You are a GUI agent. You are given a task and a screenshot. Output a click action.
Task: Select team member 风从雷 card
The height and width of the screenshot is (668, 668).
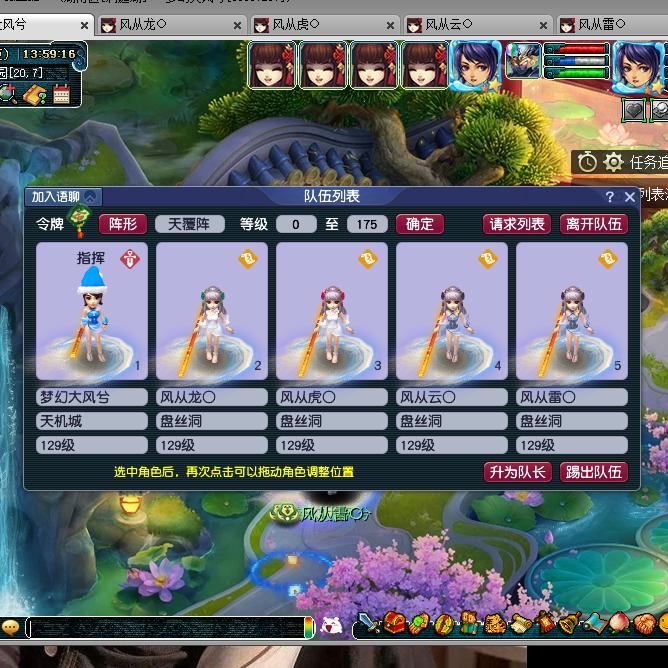click(x=571, y=310)
